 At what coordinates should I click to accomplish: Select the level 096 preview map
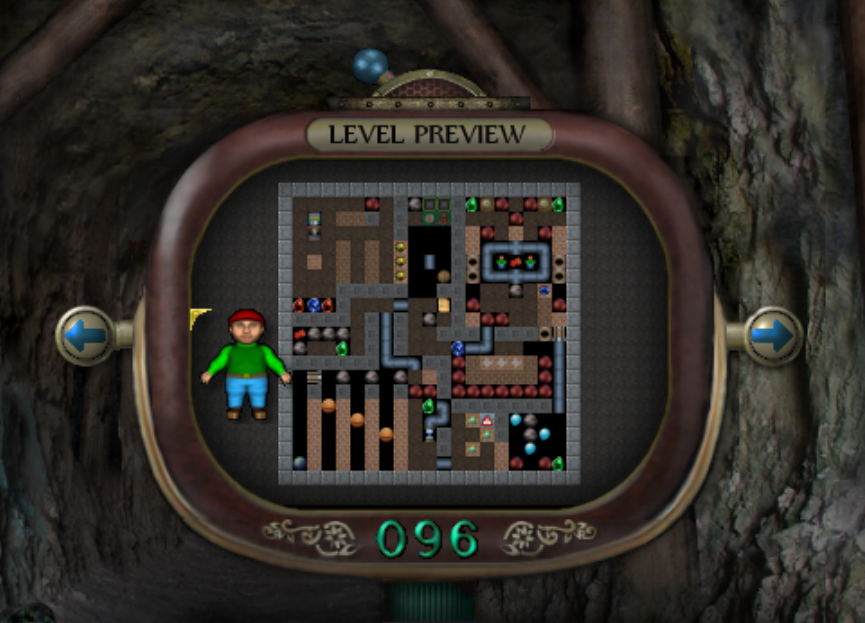tap(429, 333)
